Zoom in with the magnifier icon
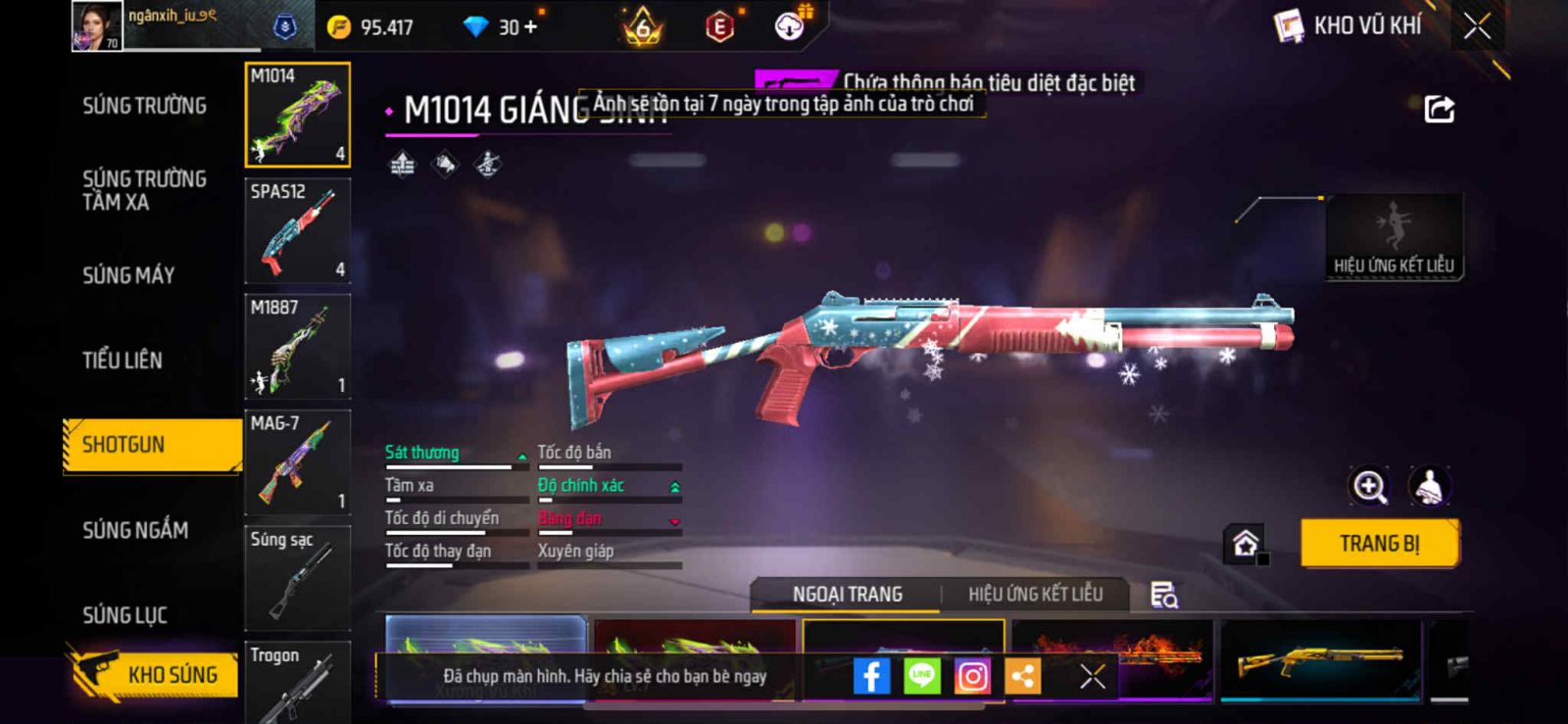Image resolution: width=1568 pixels, height=724 pixels. coord(1369,486)
